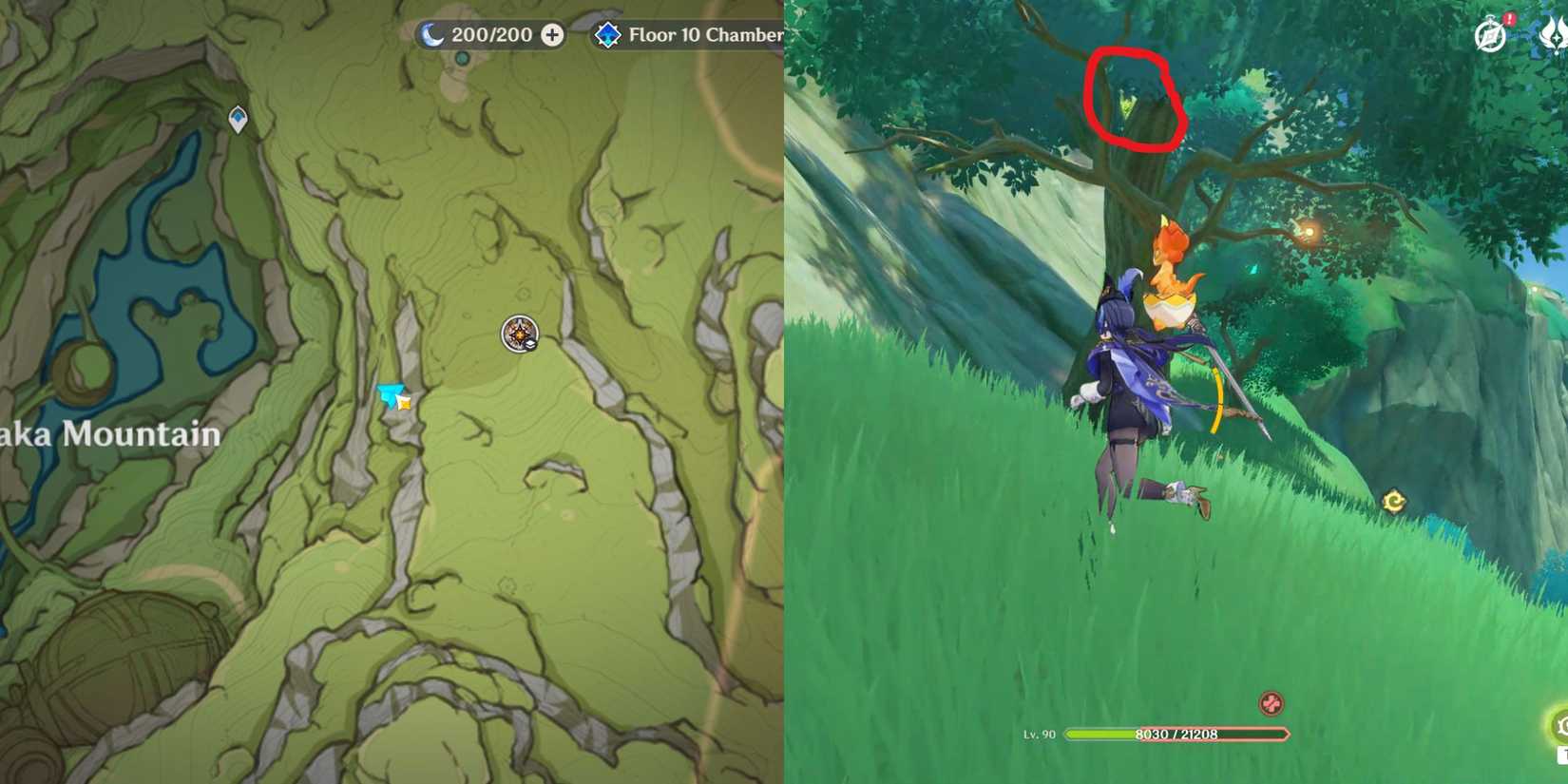Click the Spiral Abyss diamond icon
1568x784 pixels.
point(607,35)
